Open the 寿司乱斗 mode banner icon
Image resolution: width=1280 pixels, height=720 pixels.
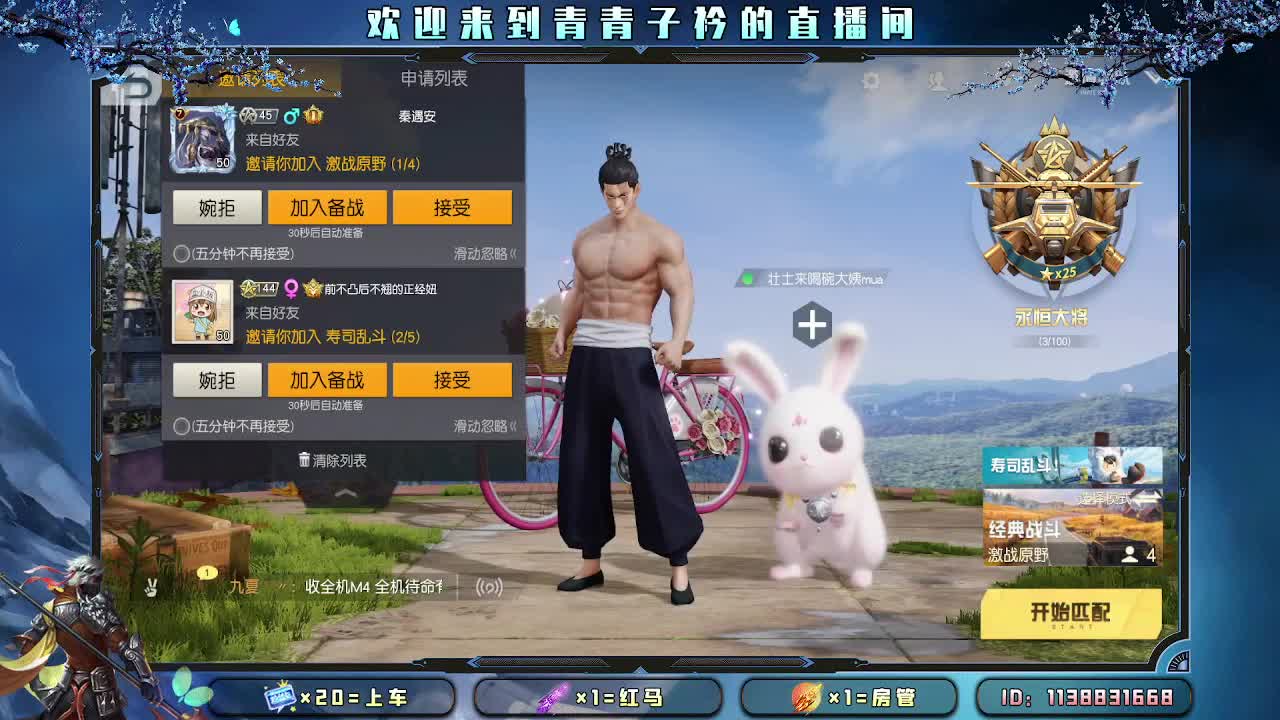(1071, 466)
